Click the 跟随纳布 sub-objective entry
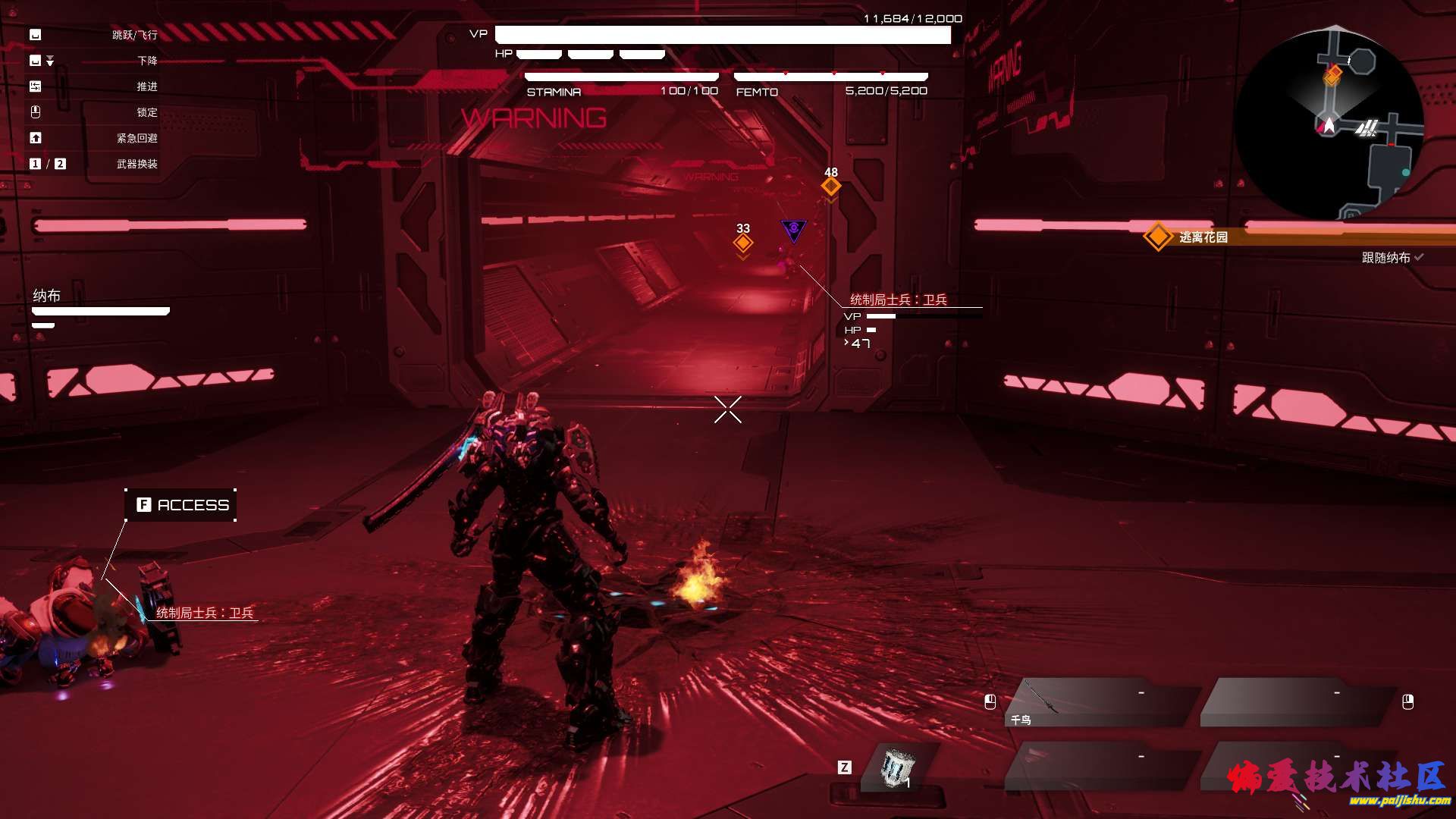Screen dimensions: 1456x819 (1386, 258)
